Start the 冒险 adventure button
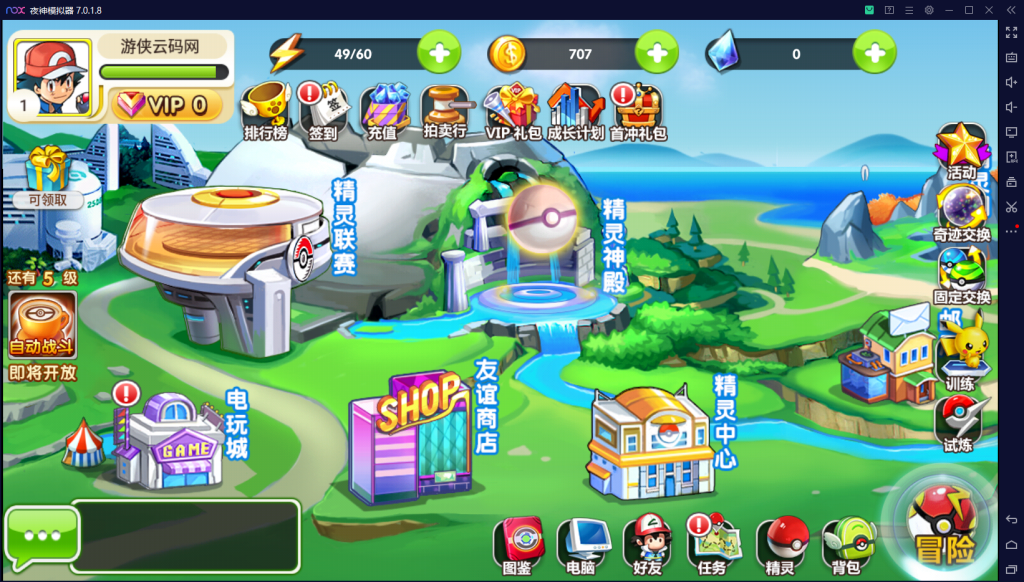Image resolution: width=1024 pixels, height=582 pixels. 944,526
